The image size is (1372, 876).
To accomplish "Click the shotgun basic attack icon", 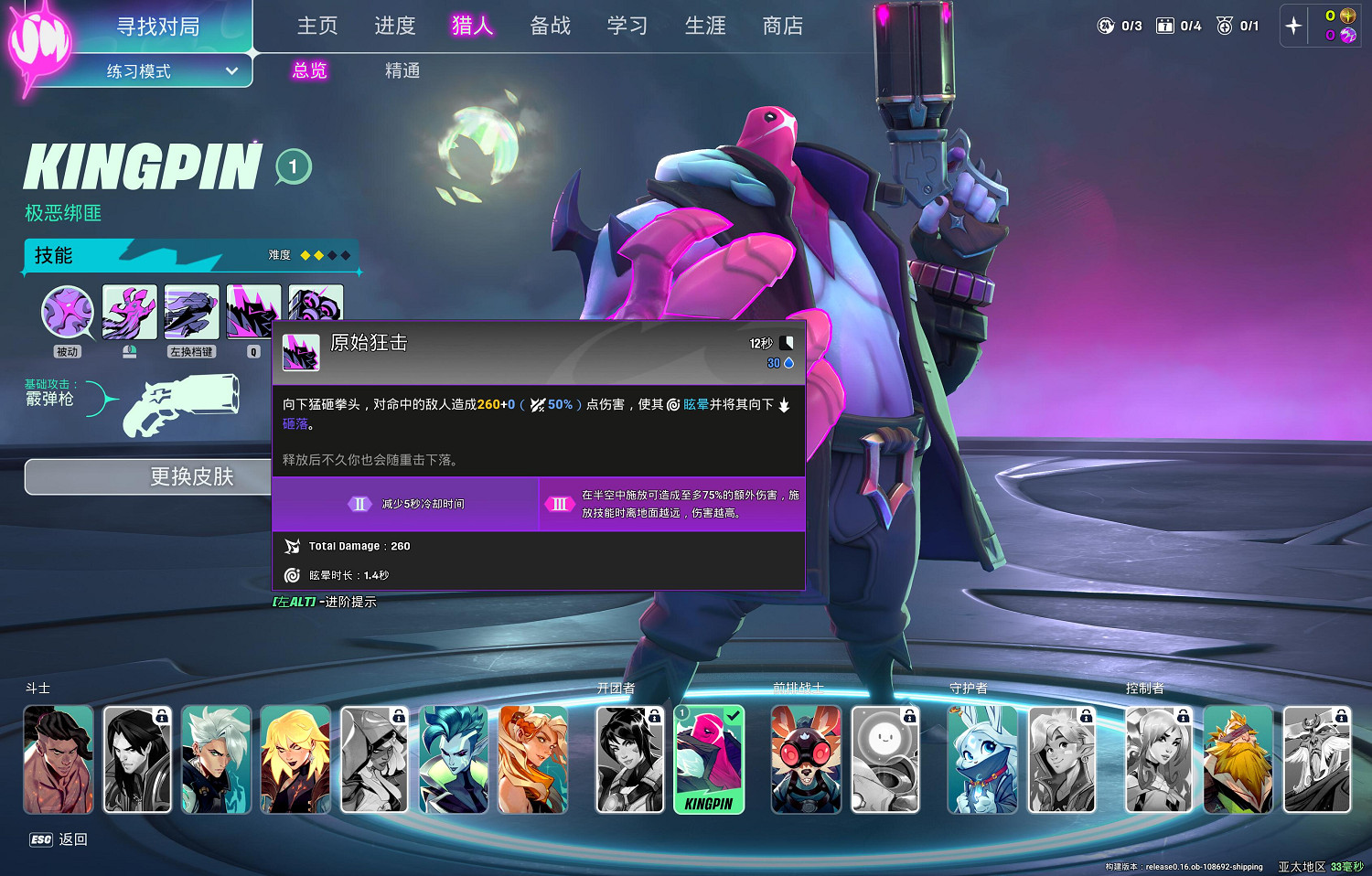I will [183, 407].
